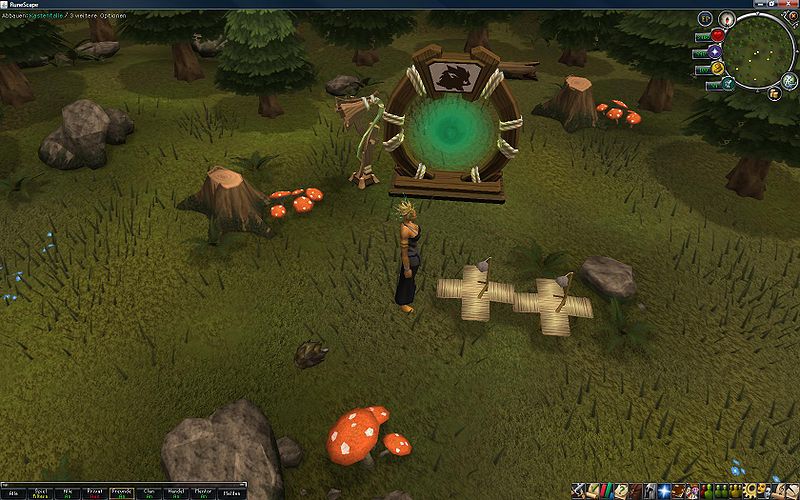Switch to the Freunde chat tab
This screenshot has width=800, height=500.
pos(122,493)
